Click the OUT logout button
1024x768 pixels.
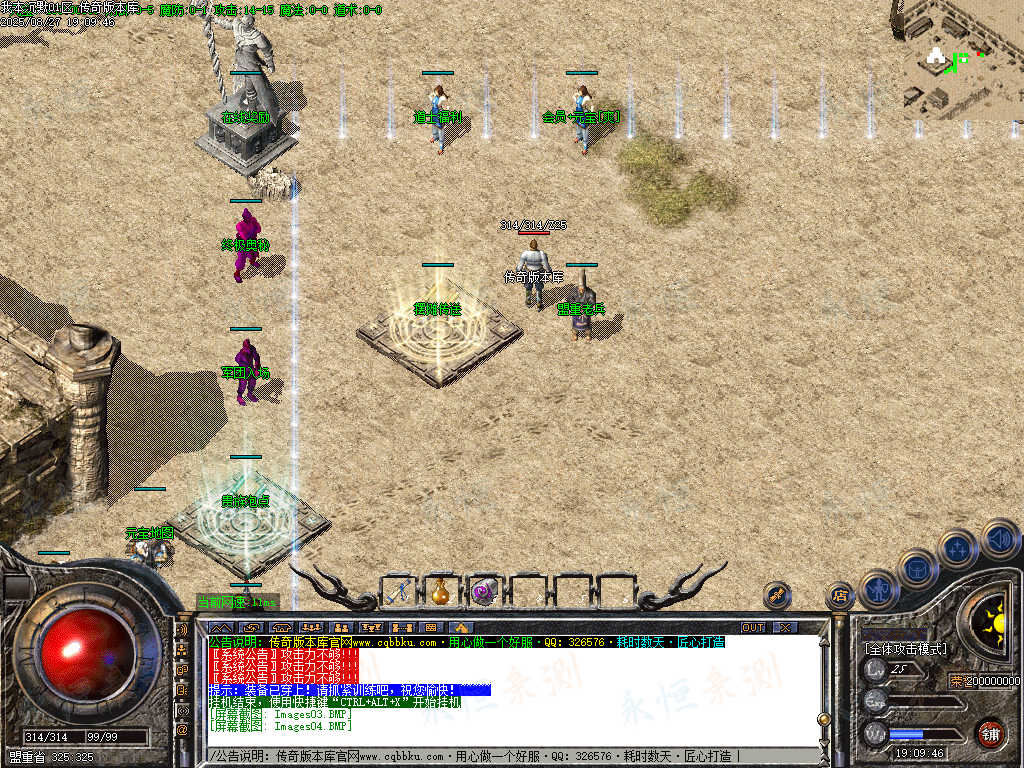753,627
